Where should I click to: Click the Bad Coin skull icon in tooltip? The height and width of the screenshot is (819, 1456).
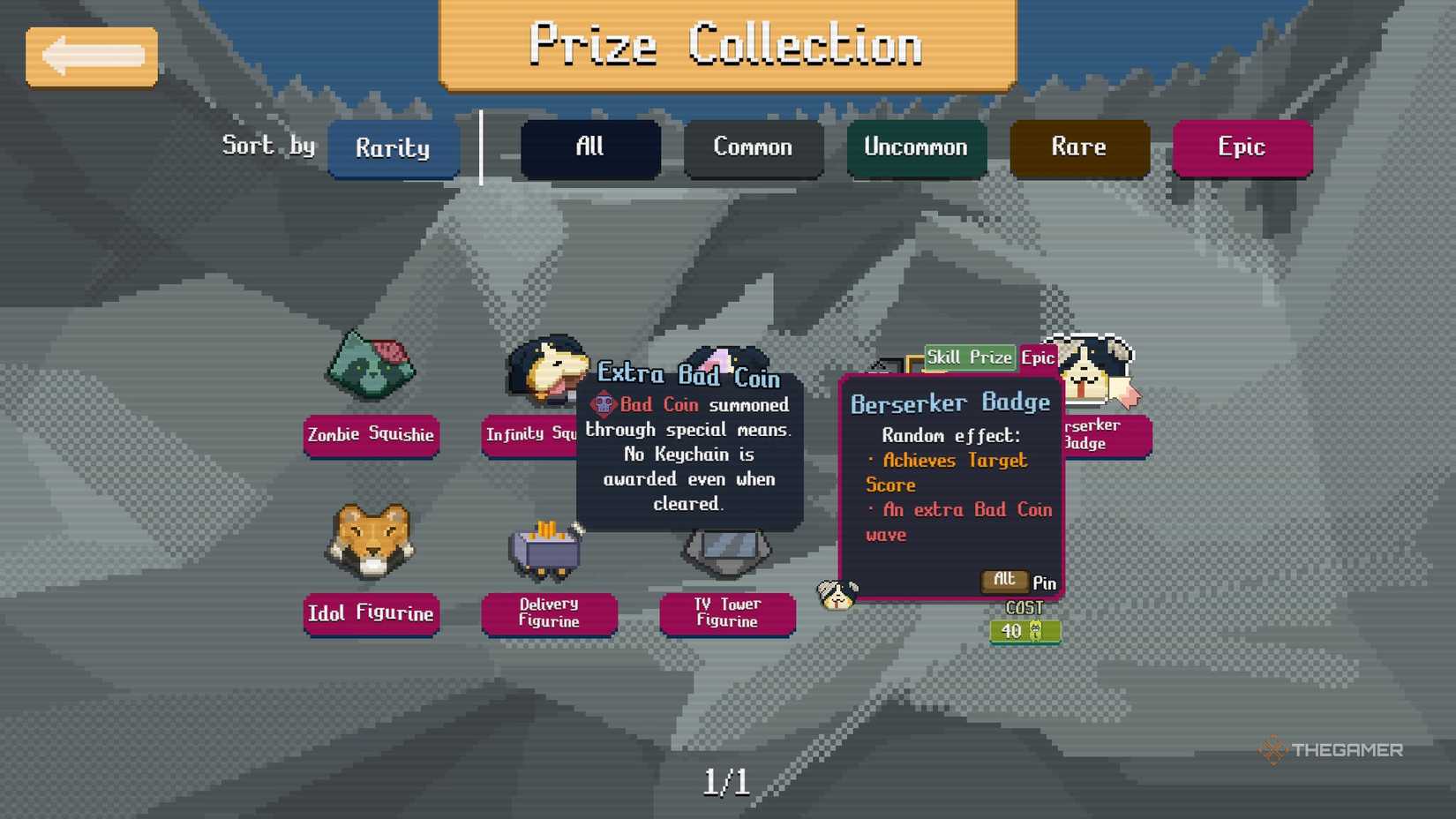tap(603, 405)
